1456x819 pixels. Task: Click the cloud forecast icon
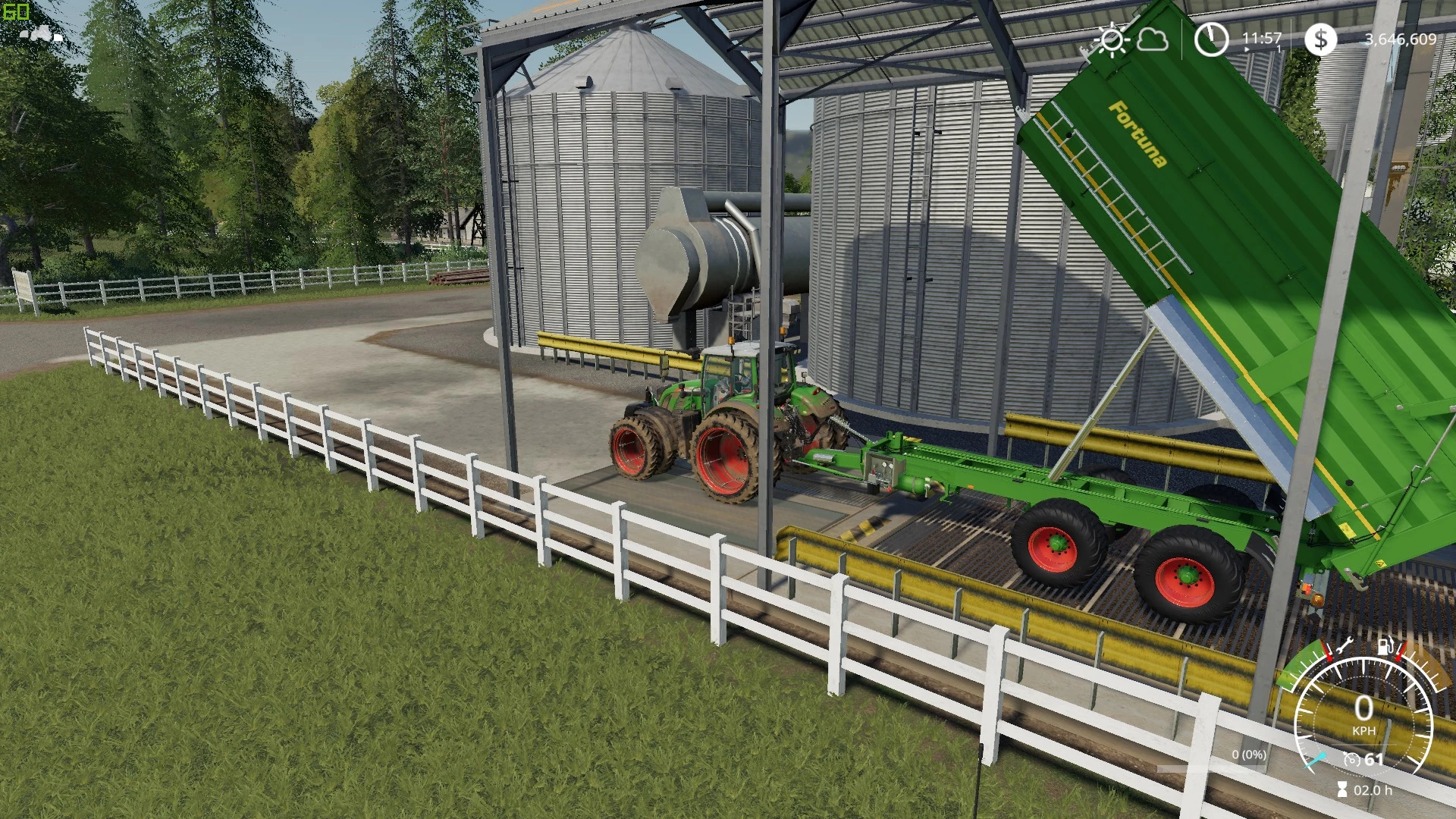pos(1152,39)
